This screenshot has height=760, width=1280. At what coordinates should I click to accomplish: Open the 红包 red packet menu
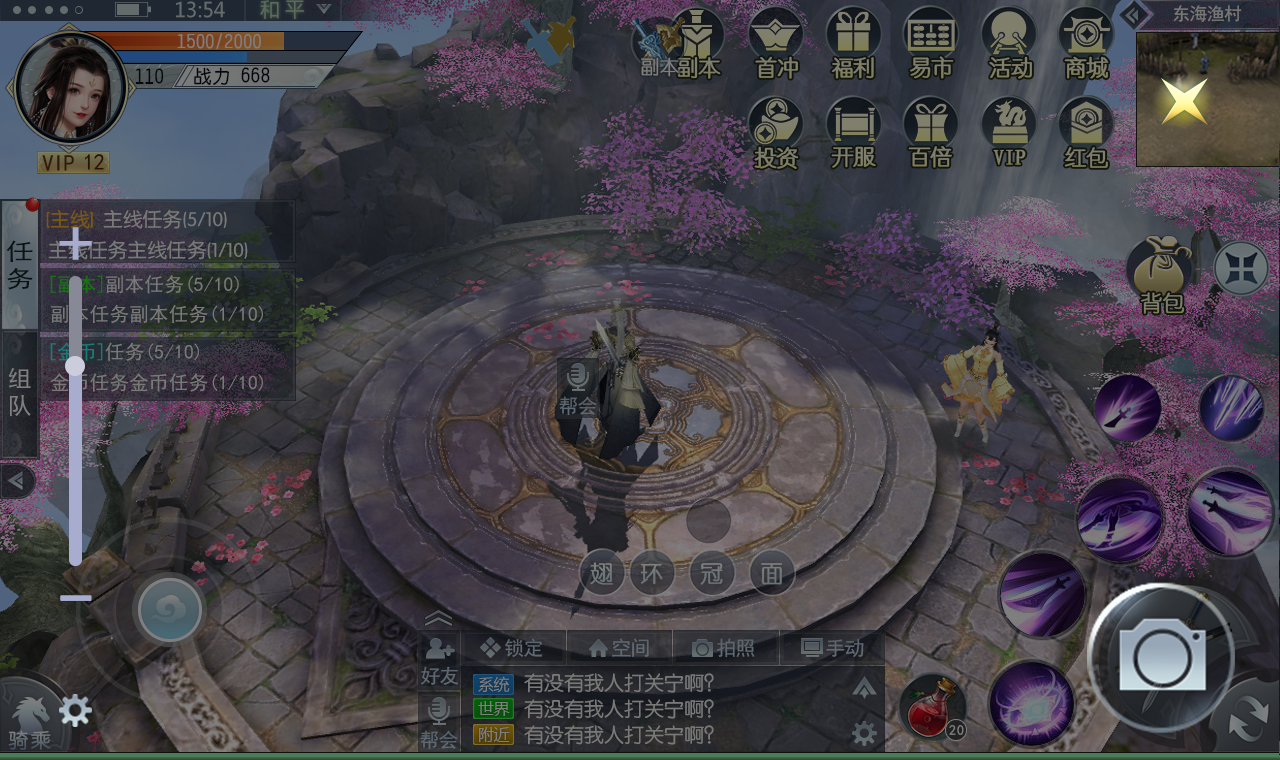(1086, 132)
